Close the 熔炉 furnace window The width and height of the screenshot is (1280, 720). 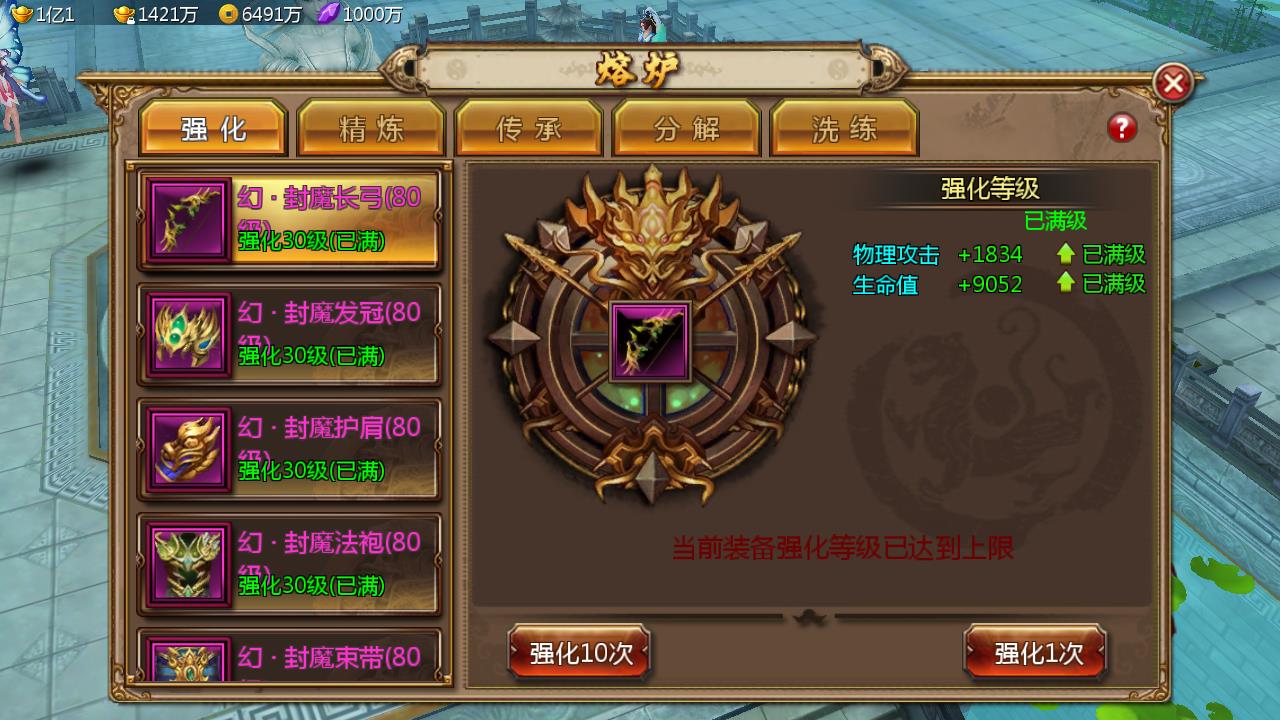pyautogui.click(x=1172, y=82)
